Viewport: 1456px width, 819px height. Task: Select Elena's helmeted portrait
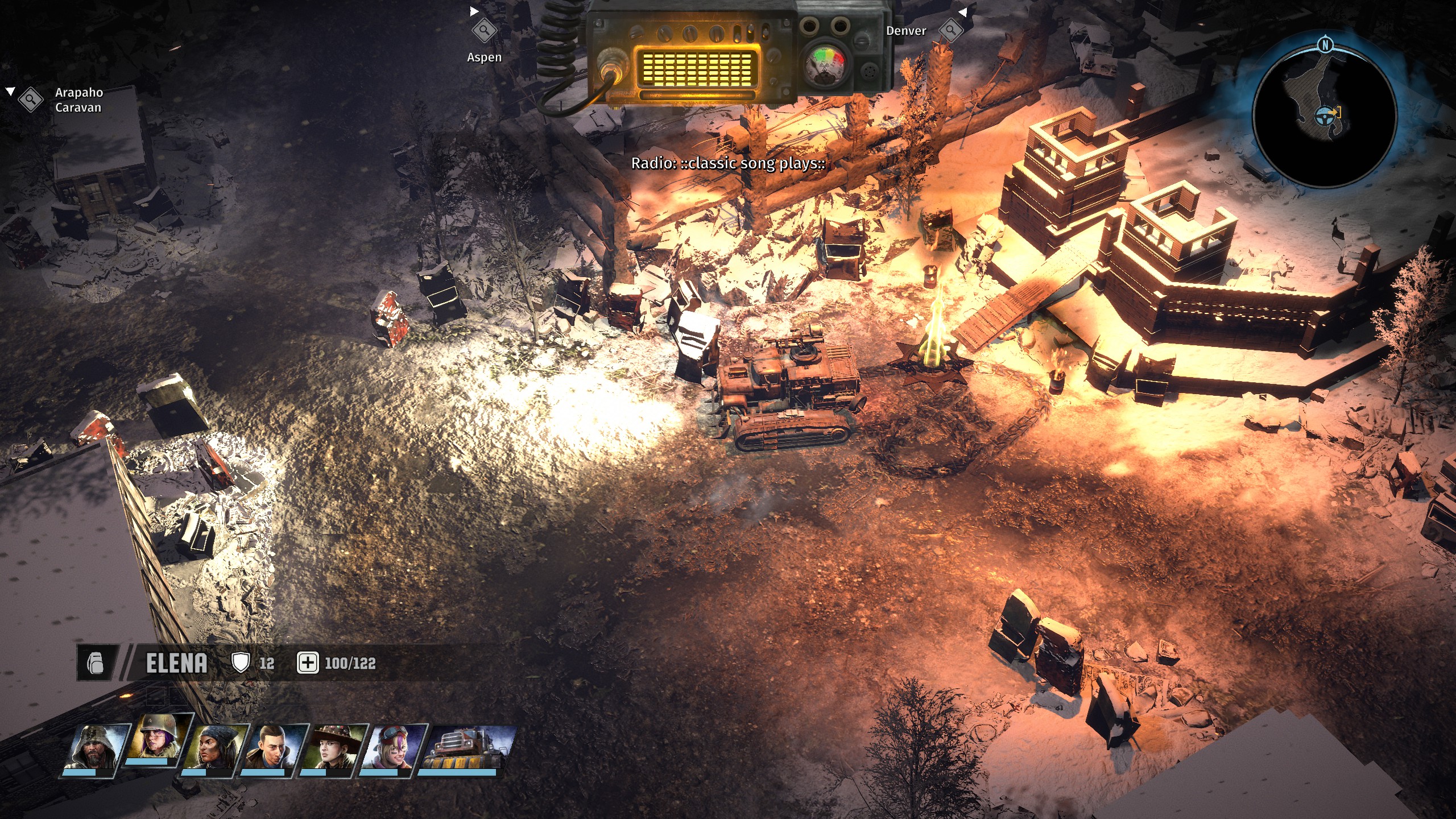tap(154, 738)
